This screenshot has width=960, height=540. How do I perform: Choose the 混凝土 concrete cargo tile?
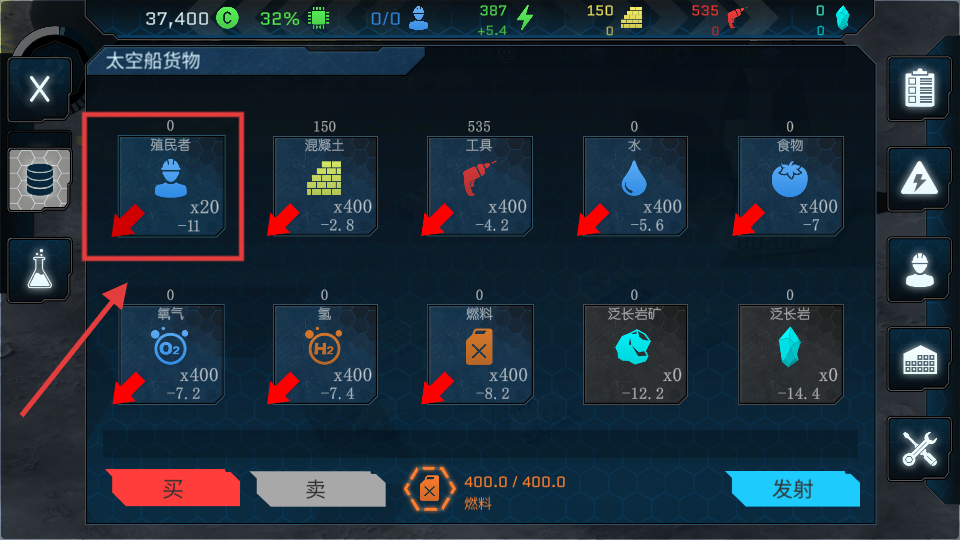[x=325, y=186]
